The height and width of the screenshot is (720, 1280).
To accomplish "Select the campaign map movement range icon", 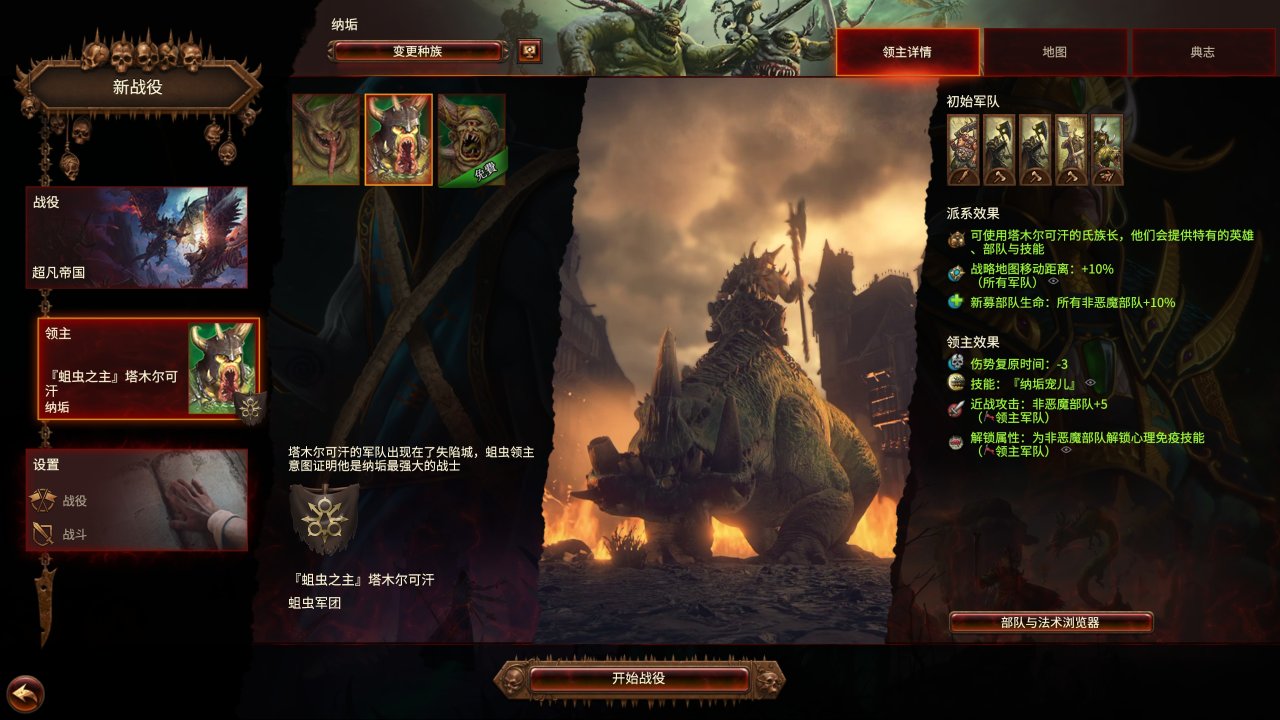I will pyautogui.click(x=956, y=272).
